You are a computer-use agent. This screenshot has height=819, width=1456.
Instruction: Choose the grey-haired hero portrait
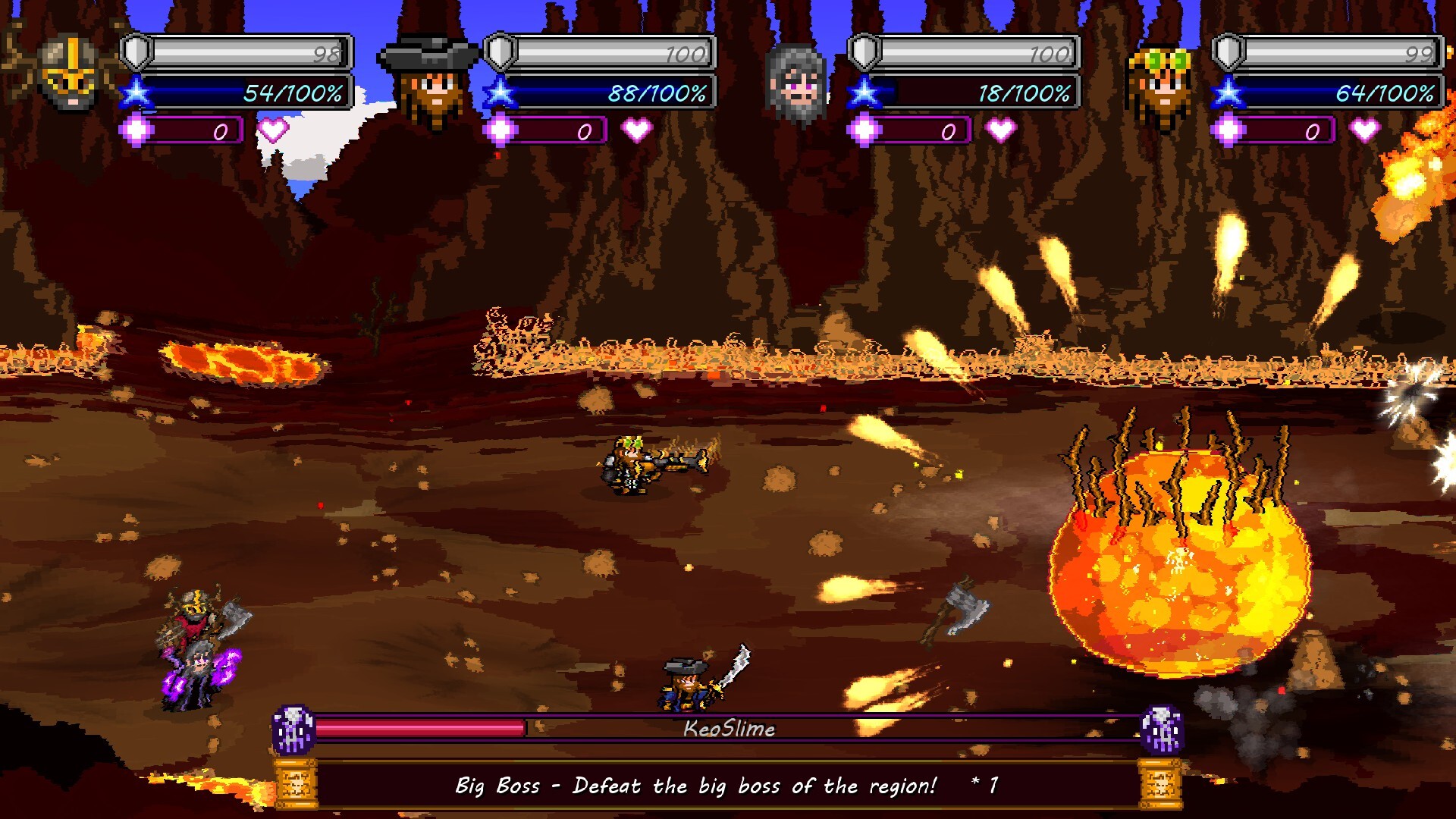coord(795,82)
